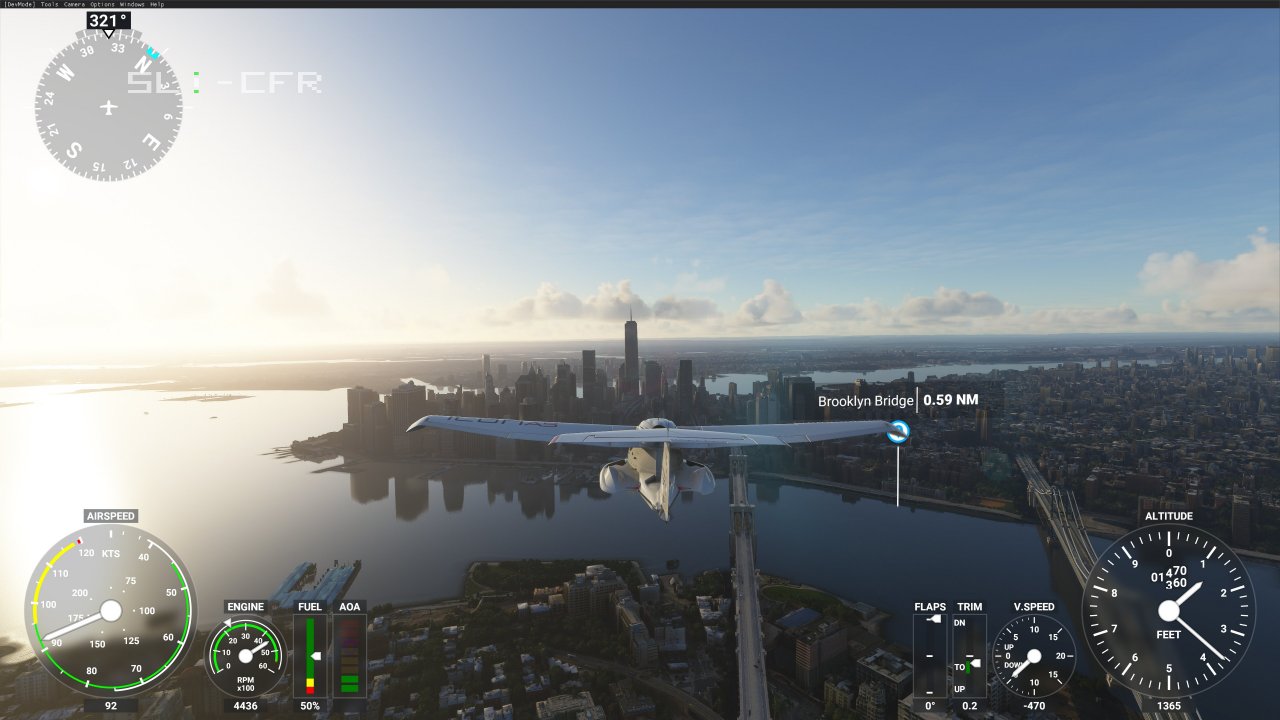
Task: Open the Tools menu
Action: click(x=49, y=4)
